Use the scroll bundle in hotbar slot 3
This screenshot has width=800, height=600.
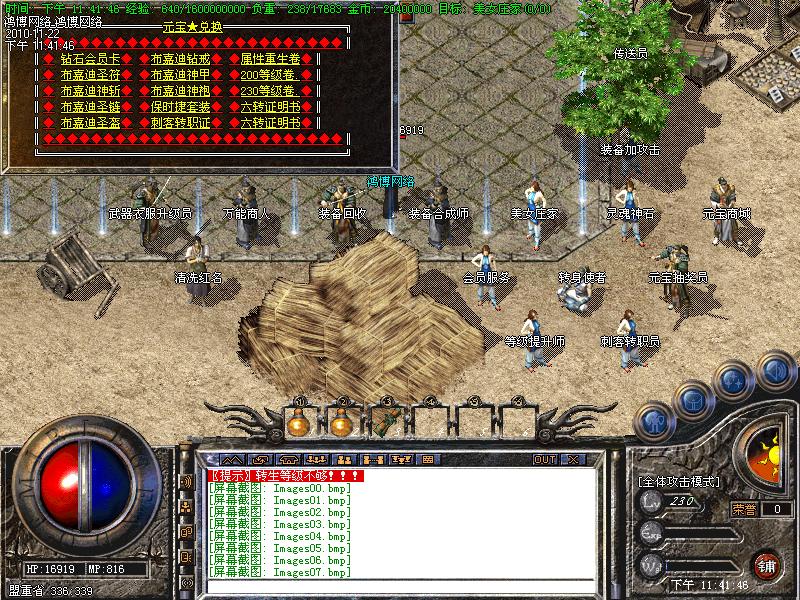pyautogui.click(x=387, y=421)
